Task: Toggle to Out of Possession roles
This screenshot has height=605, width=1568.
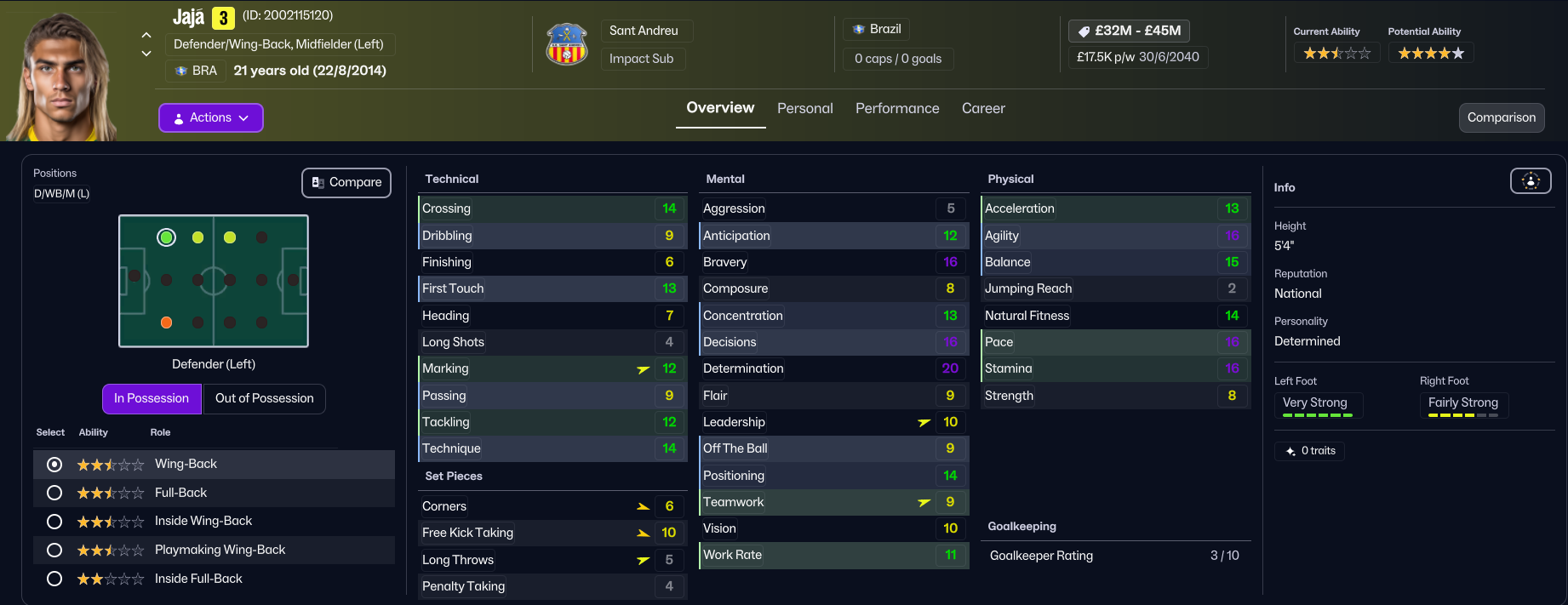Action: coord(264,398)
